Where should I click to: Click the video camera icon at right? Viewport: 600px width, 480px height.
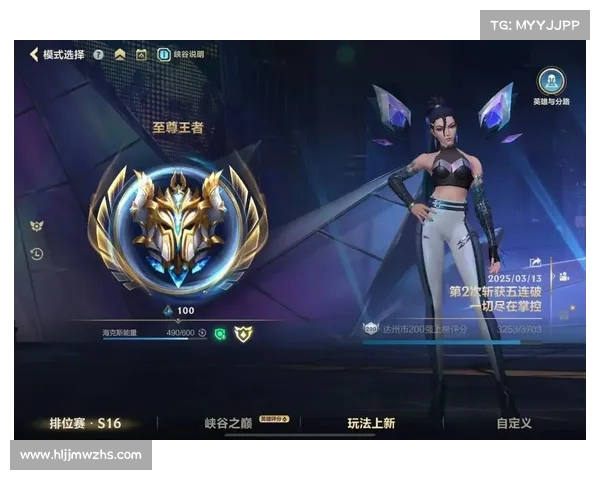pos(563,276)
